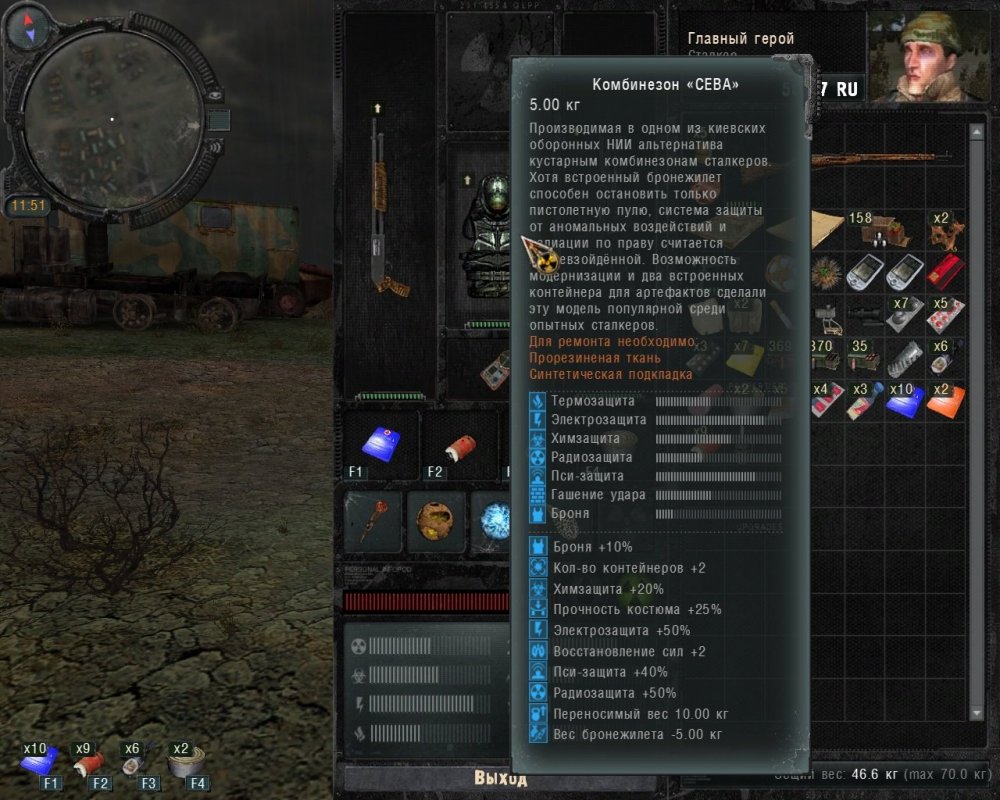Image resolution: width=1000 pixels, height=800 pixels.
Task: Select the x2 orange medkit stack
Action: 942,399
